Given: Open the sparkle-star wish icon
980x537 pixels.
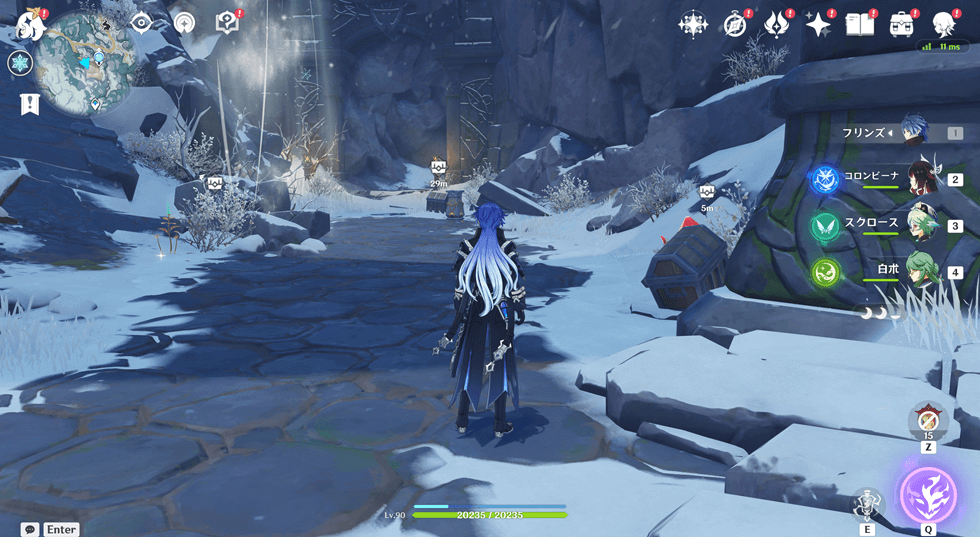Looking at the screenshot, I should (x=819, y=25).
